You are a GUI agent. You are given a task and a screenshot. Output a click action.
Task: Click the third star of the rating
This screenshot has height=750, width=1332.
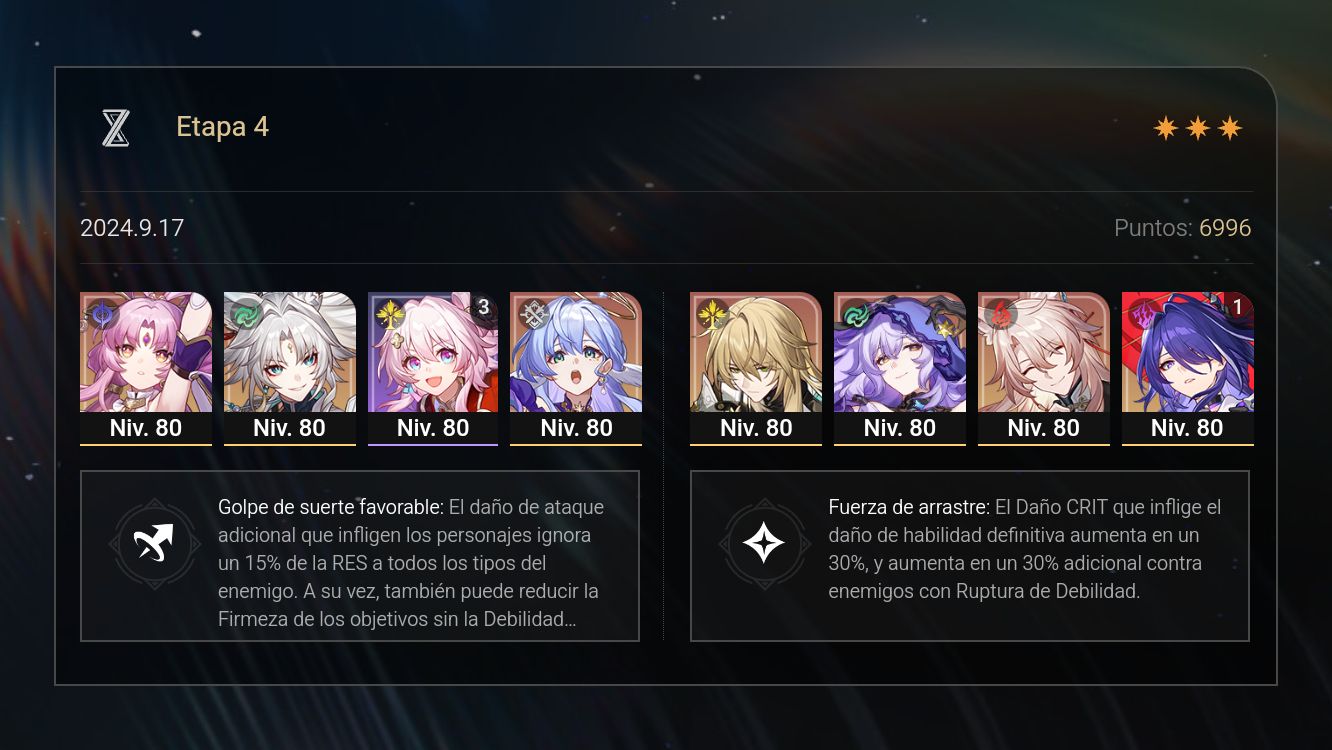tap(1231, 127)
